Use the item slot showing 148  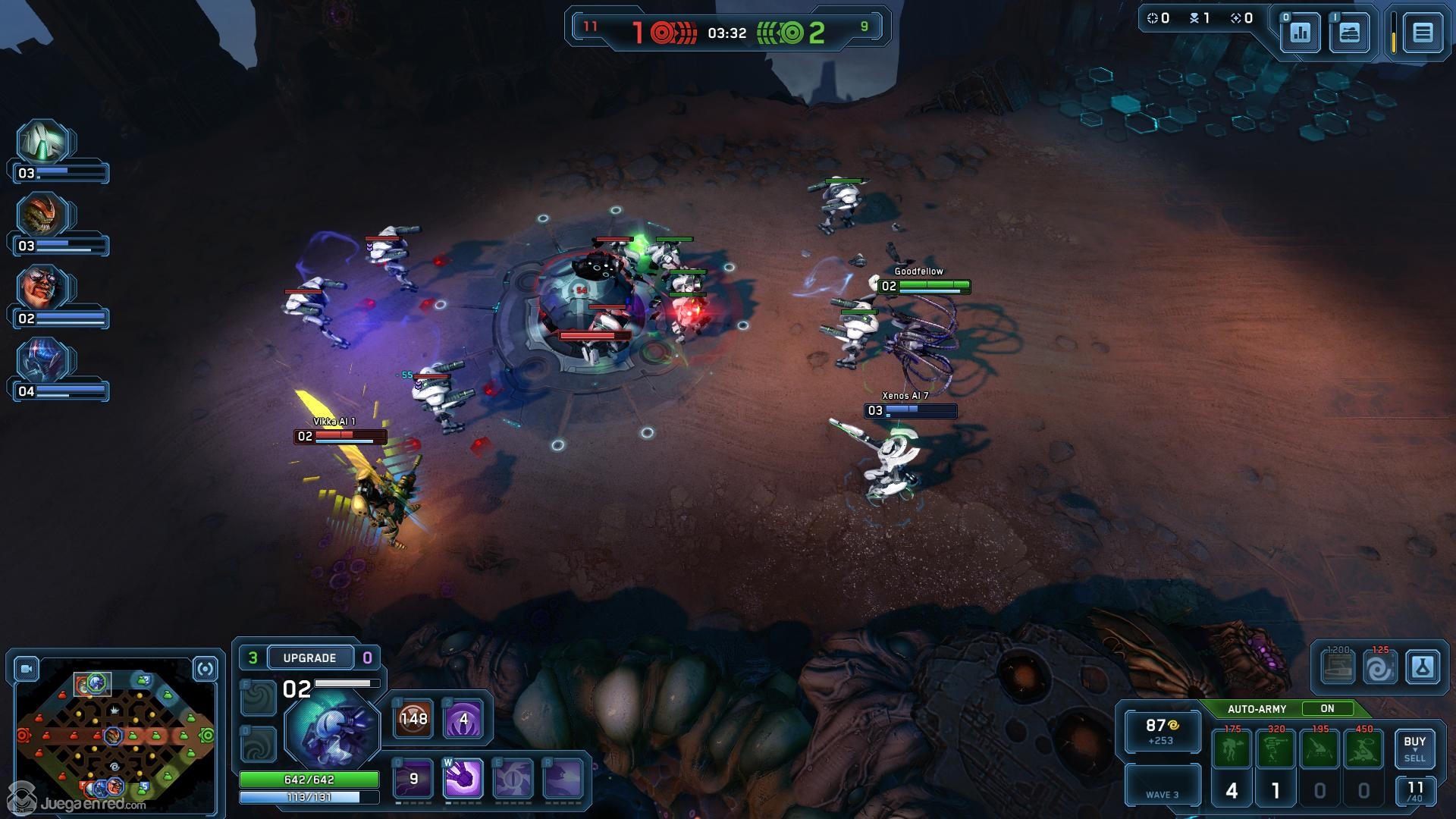pyautogui.click(x=414, y=719)
